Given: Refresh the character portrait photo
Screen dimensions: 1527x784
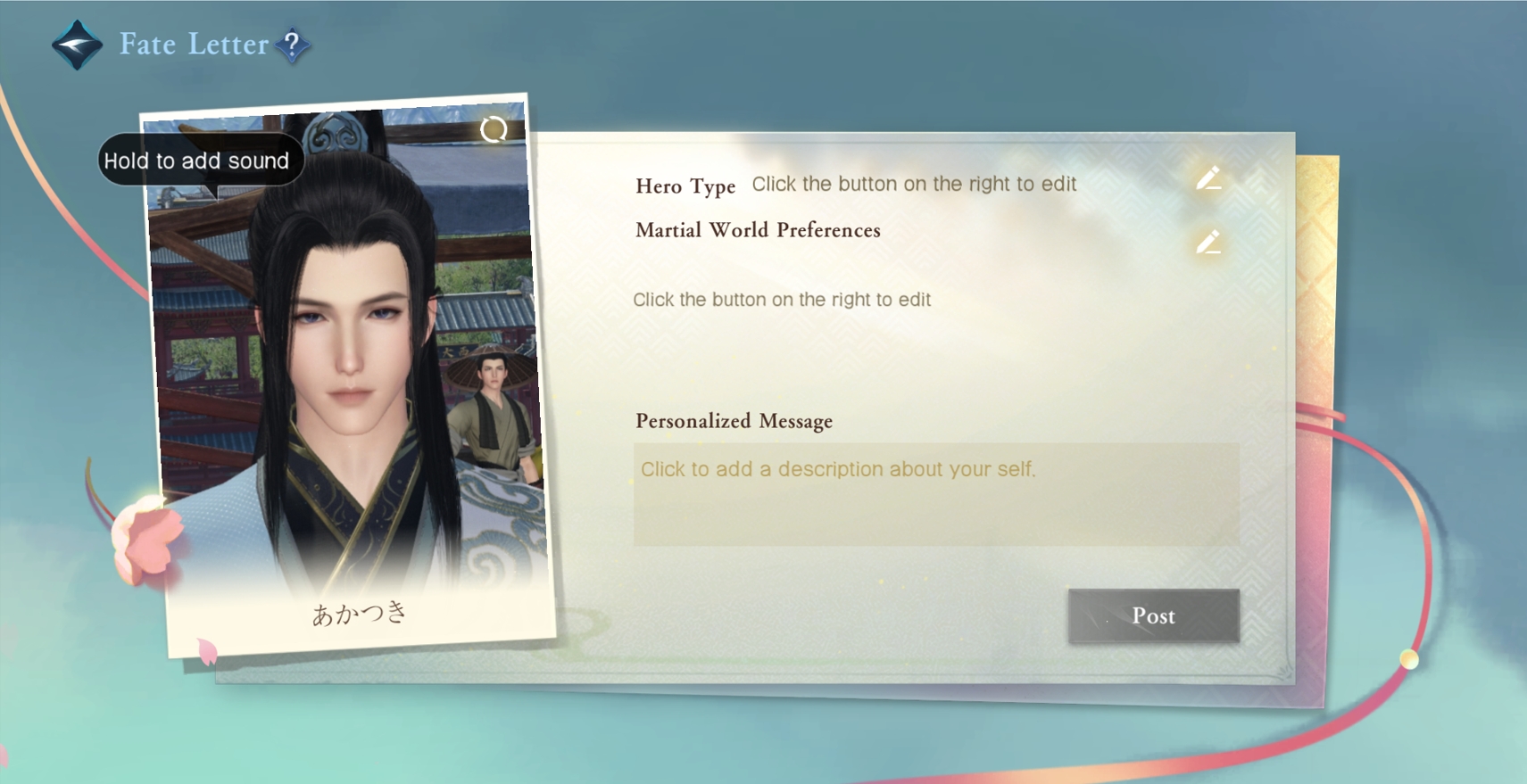Looking at the screenshot, I should coord(494,130).
